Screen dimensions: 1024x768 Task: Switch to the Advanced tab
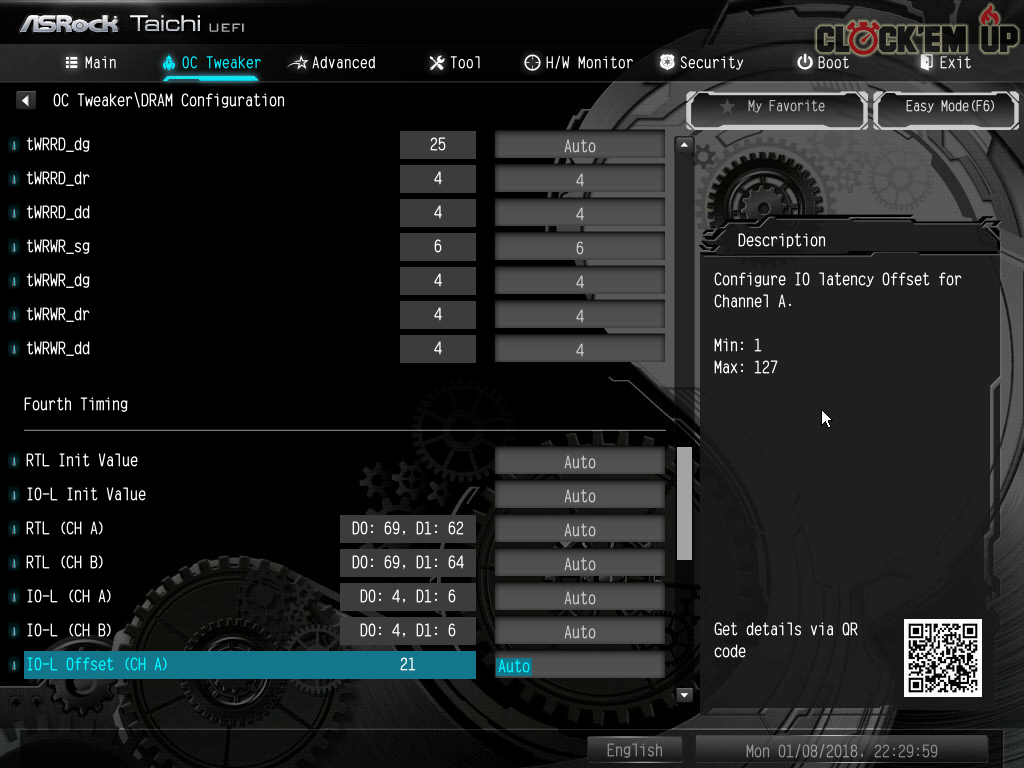pos(332,63)
